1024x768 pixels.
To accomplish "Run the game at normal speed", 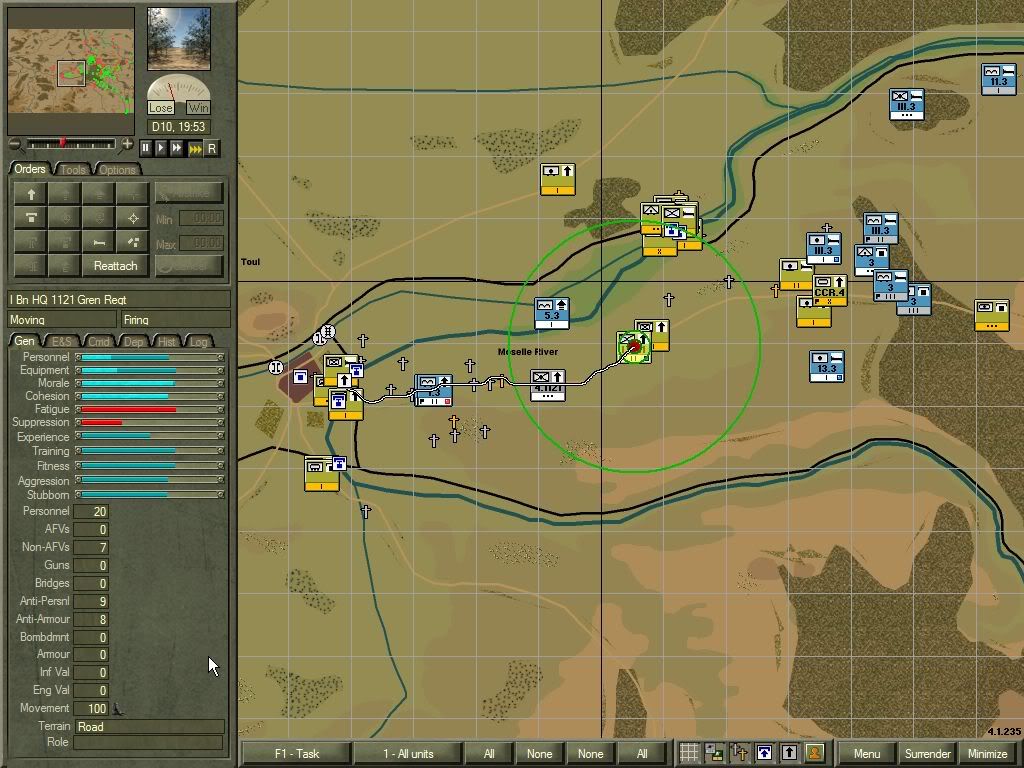I will click(161, 148).
